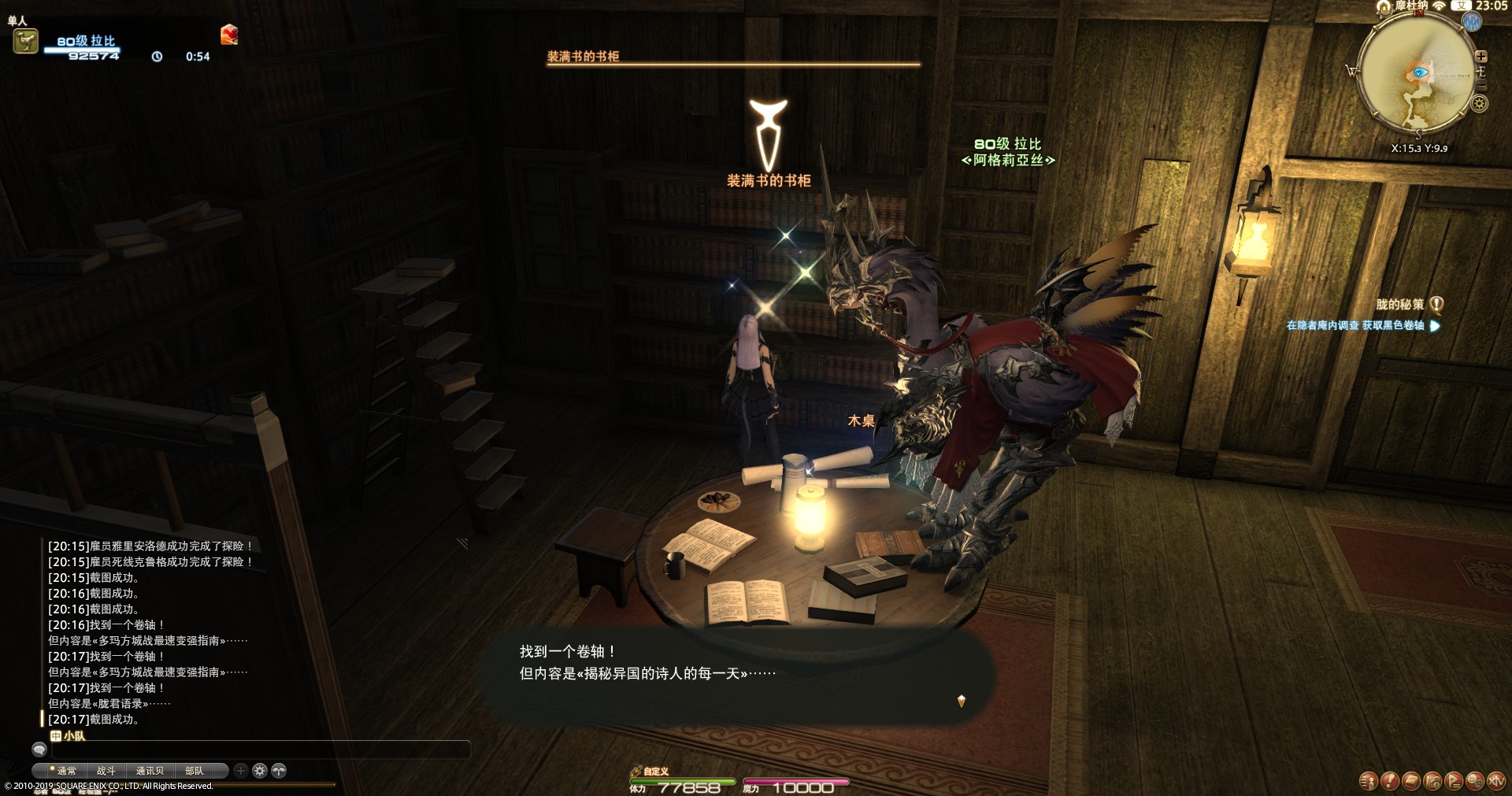
Task: Click the chat text input box
Action: 260,750
